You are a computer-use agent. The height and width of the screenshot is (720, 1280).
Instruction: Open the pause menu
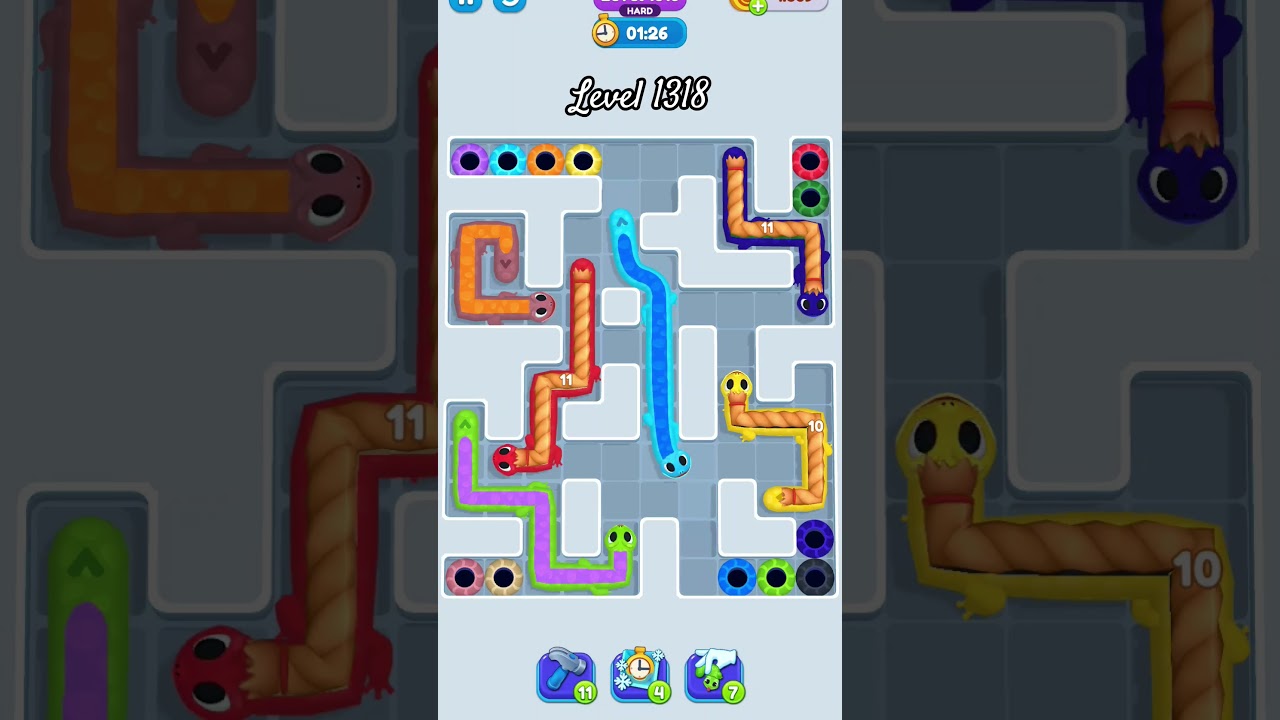tap(464, 3)
